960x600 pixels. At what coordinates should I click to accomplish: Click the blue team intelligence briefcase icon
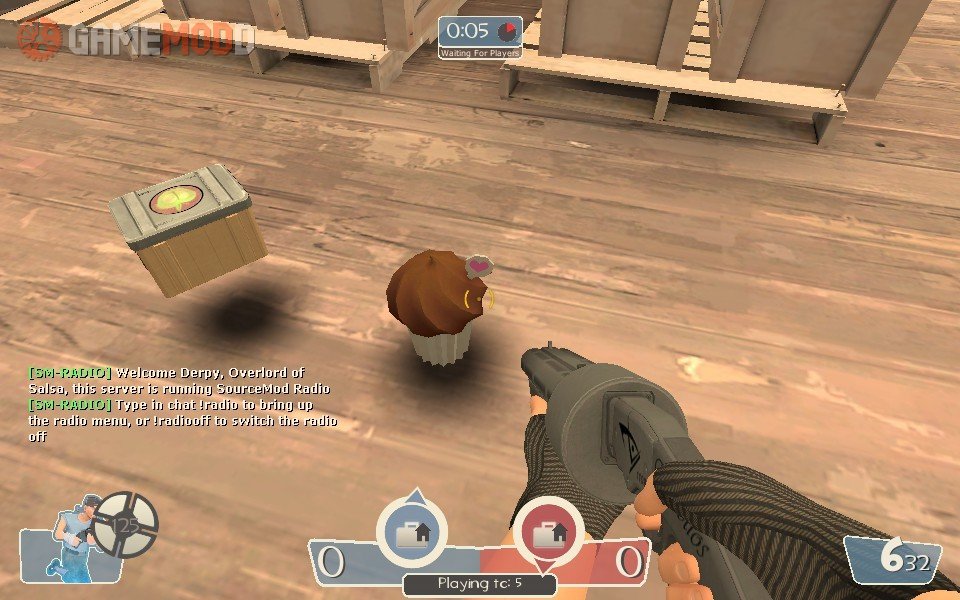[x=411, y=534]
